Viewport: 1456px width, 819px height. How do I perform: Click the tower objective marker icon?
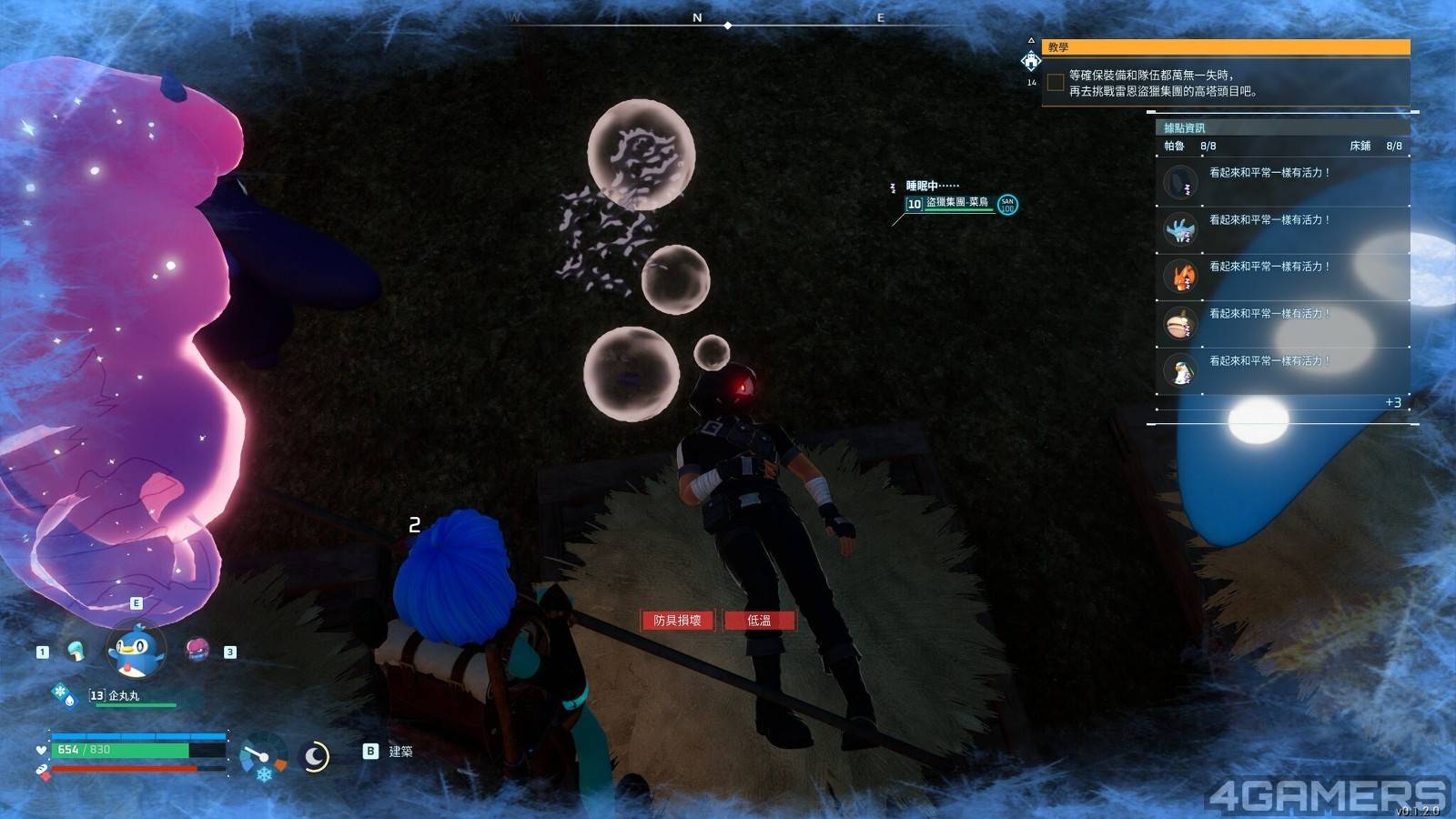coord(1030,61)
